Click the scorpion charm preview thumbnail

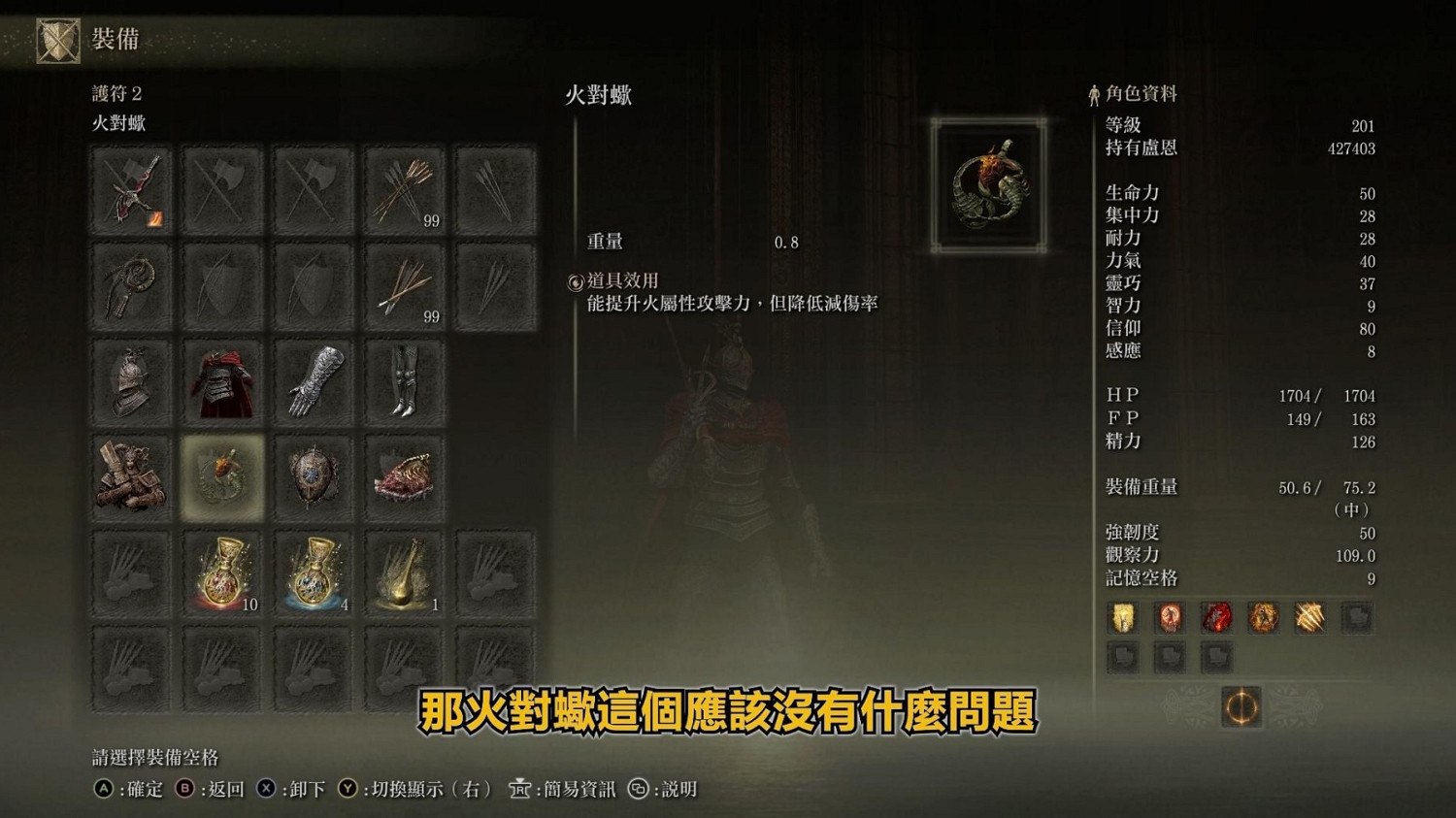coord(988,184)
